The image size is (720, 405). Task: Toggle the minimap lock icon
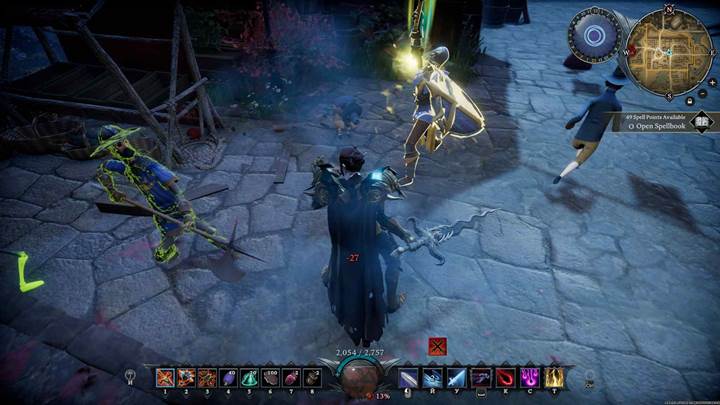coord(691,101)
